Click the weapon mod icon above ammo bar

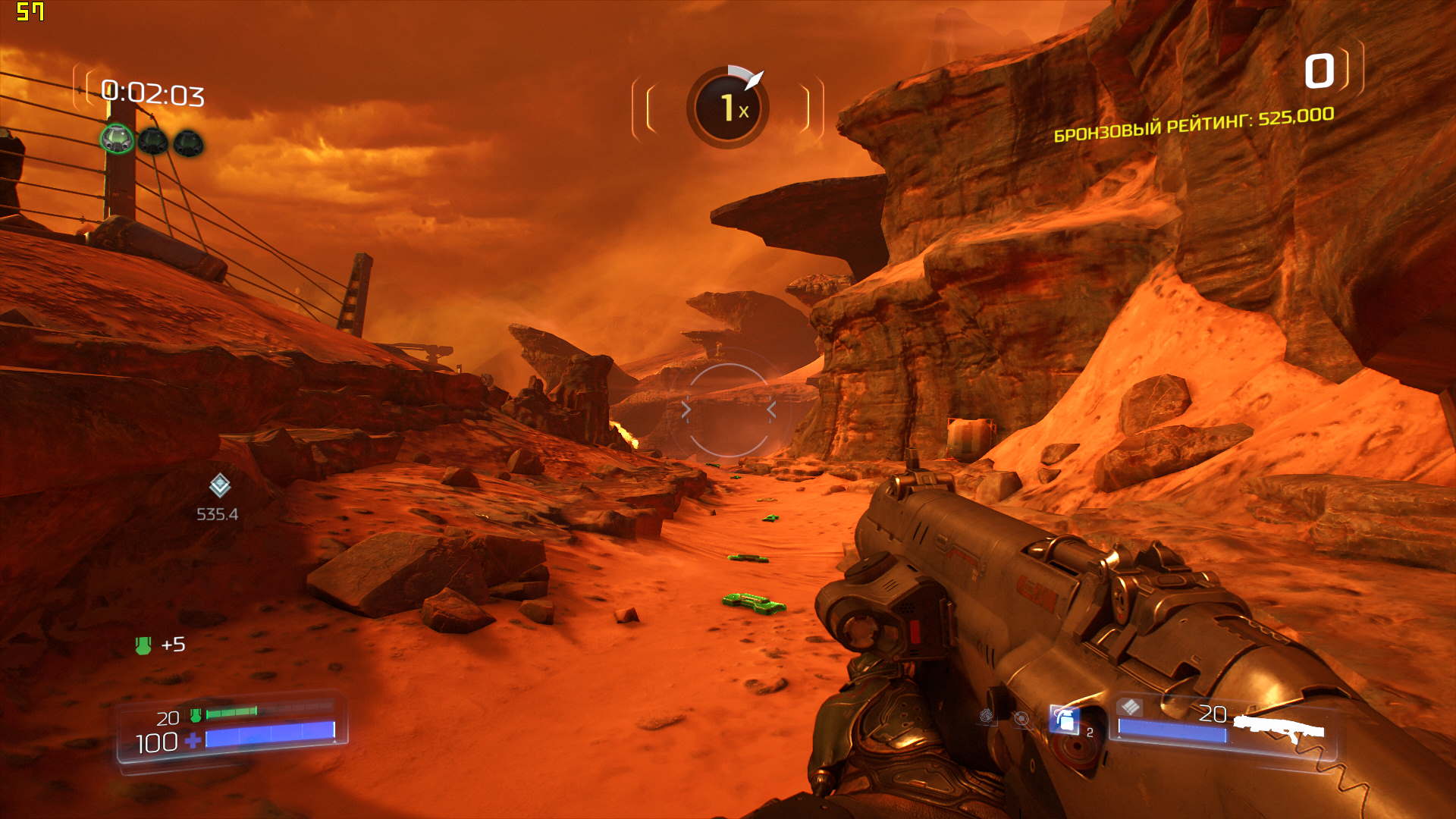coord(1130,707)
